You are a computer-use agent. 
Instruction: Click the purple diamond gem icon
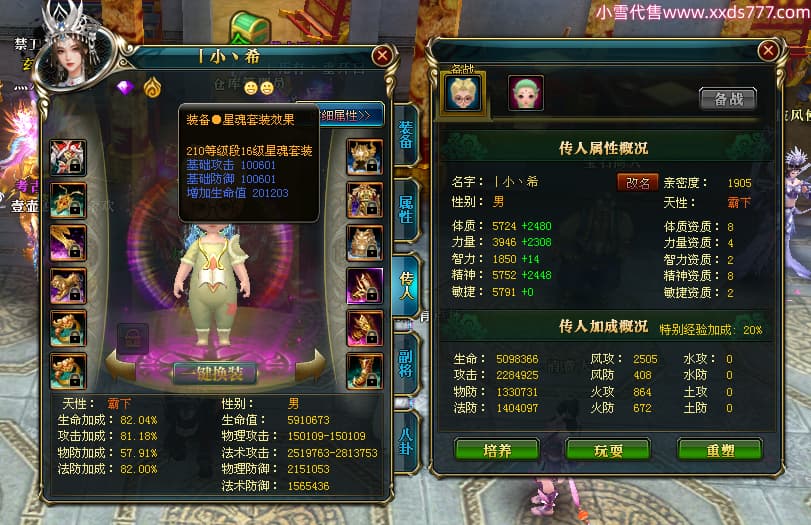126,87
